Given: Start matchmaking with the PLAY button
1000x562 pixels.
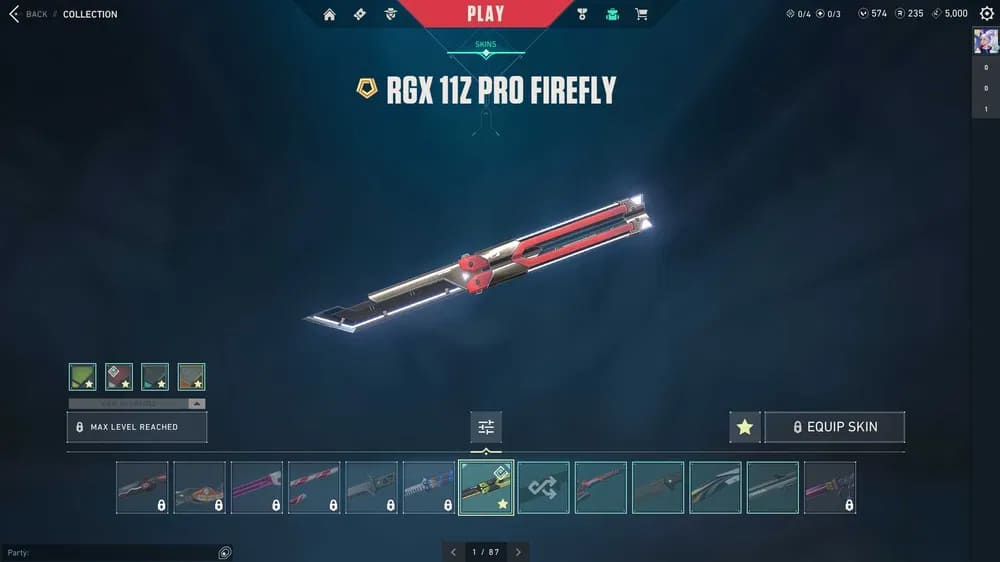Looking at the screenshot, I should pos(485,14).
